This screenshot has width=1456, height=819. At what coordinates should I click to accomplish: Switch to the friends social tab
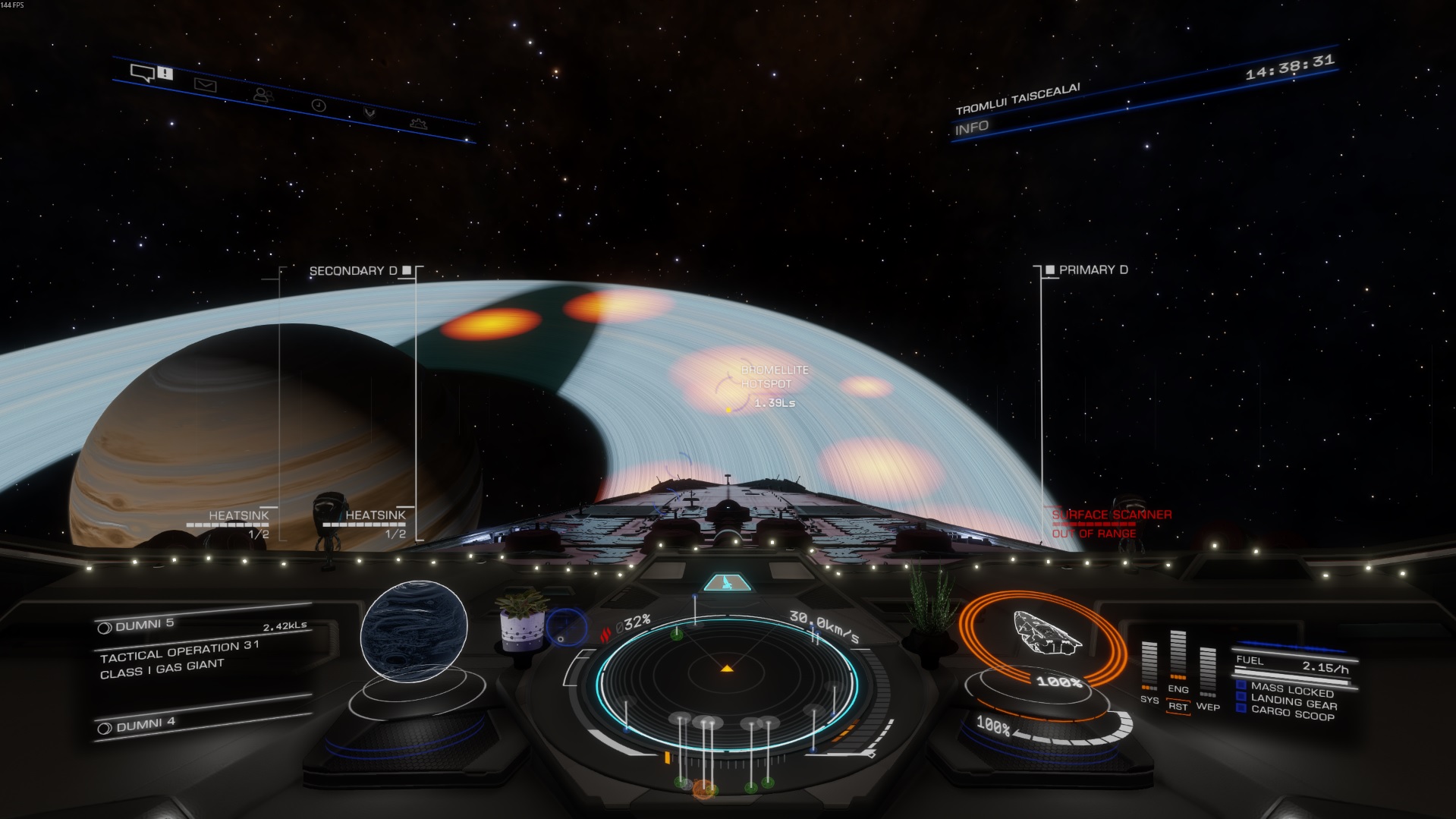coord(263,96)
